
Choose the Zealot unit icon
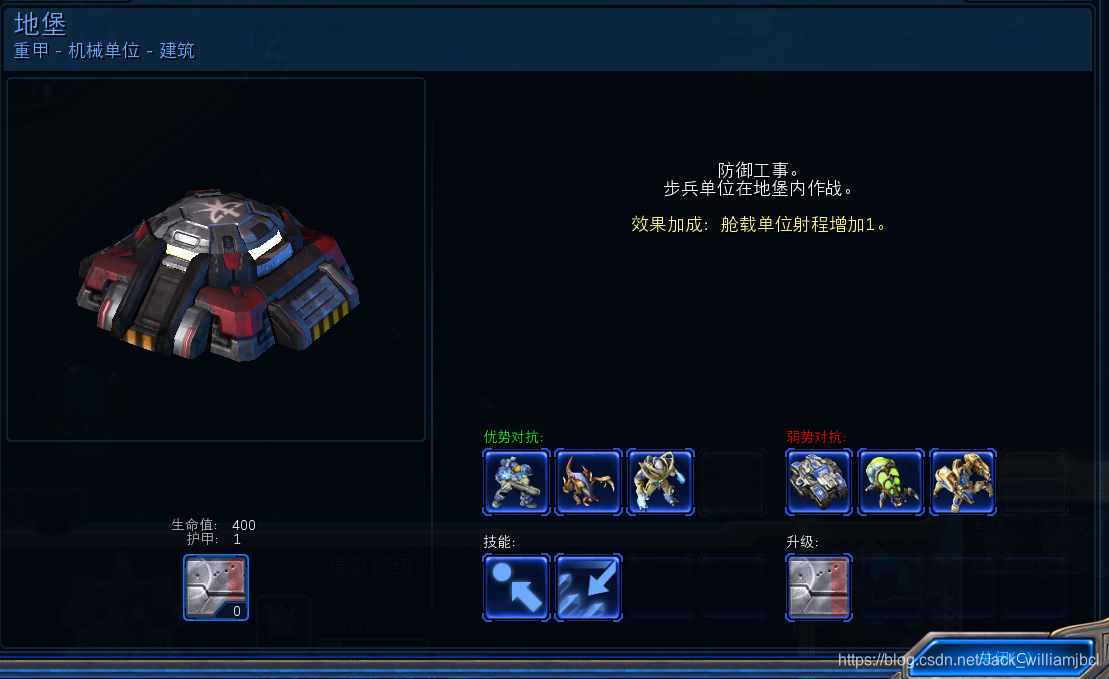pyautogui.click(x=660, y=481)
